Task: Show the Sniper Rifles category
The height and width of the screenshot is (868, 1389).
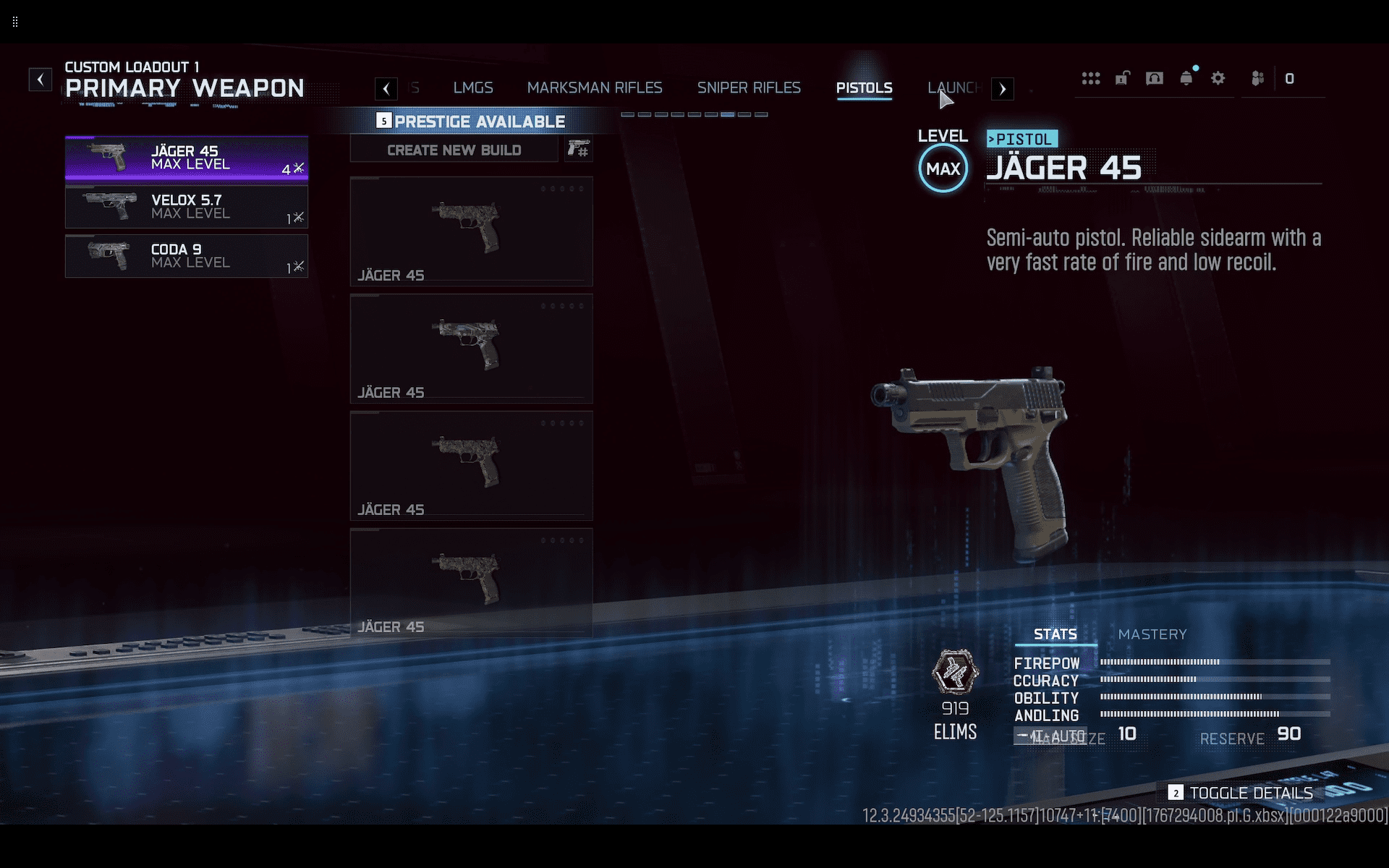Action: pyautogui.click(x=749, y=88)
